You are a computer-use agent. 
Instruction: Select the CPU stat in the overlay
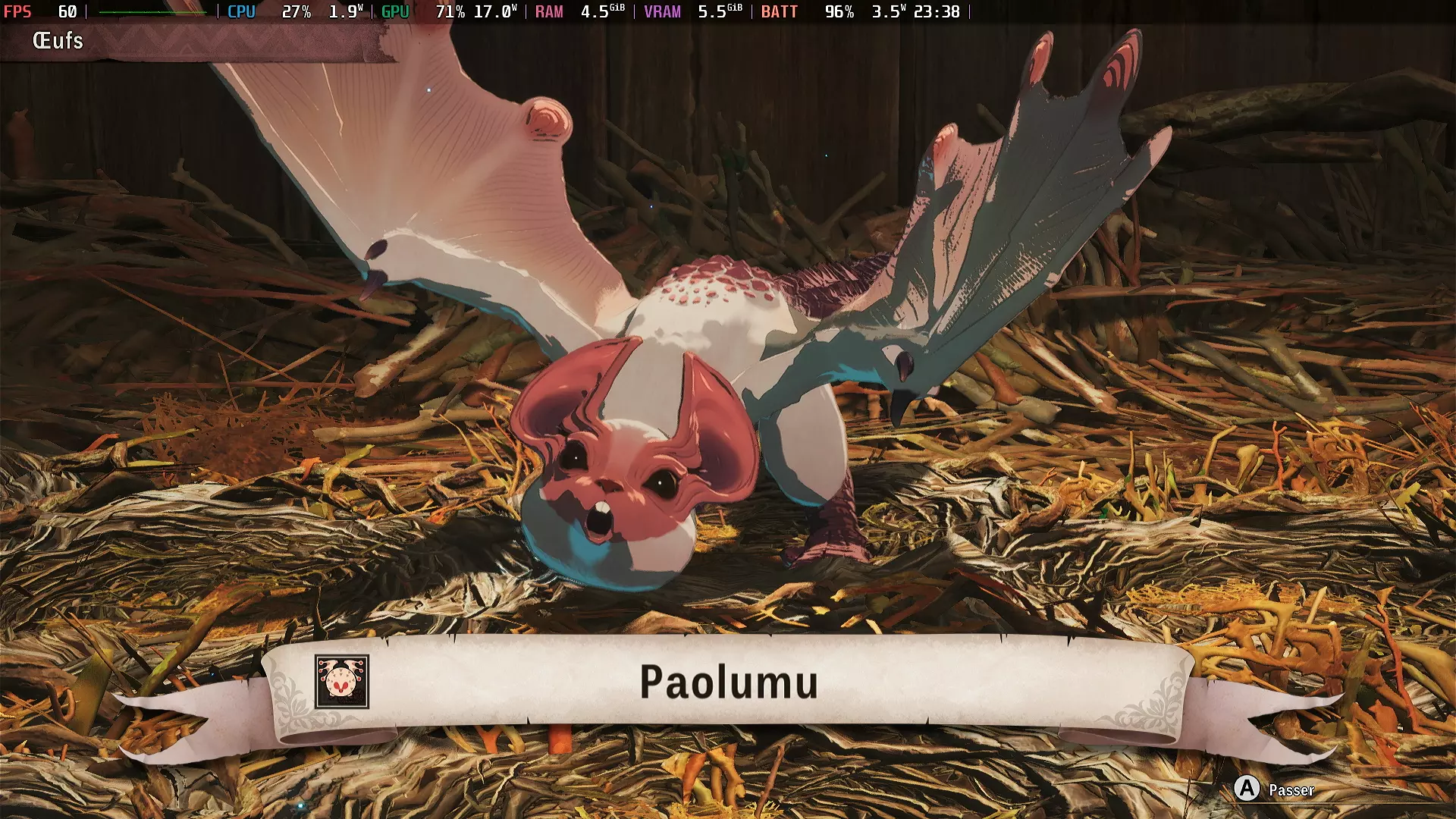tap(240, 11)
